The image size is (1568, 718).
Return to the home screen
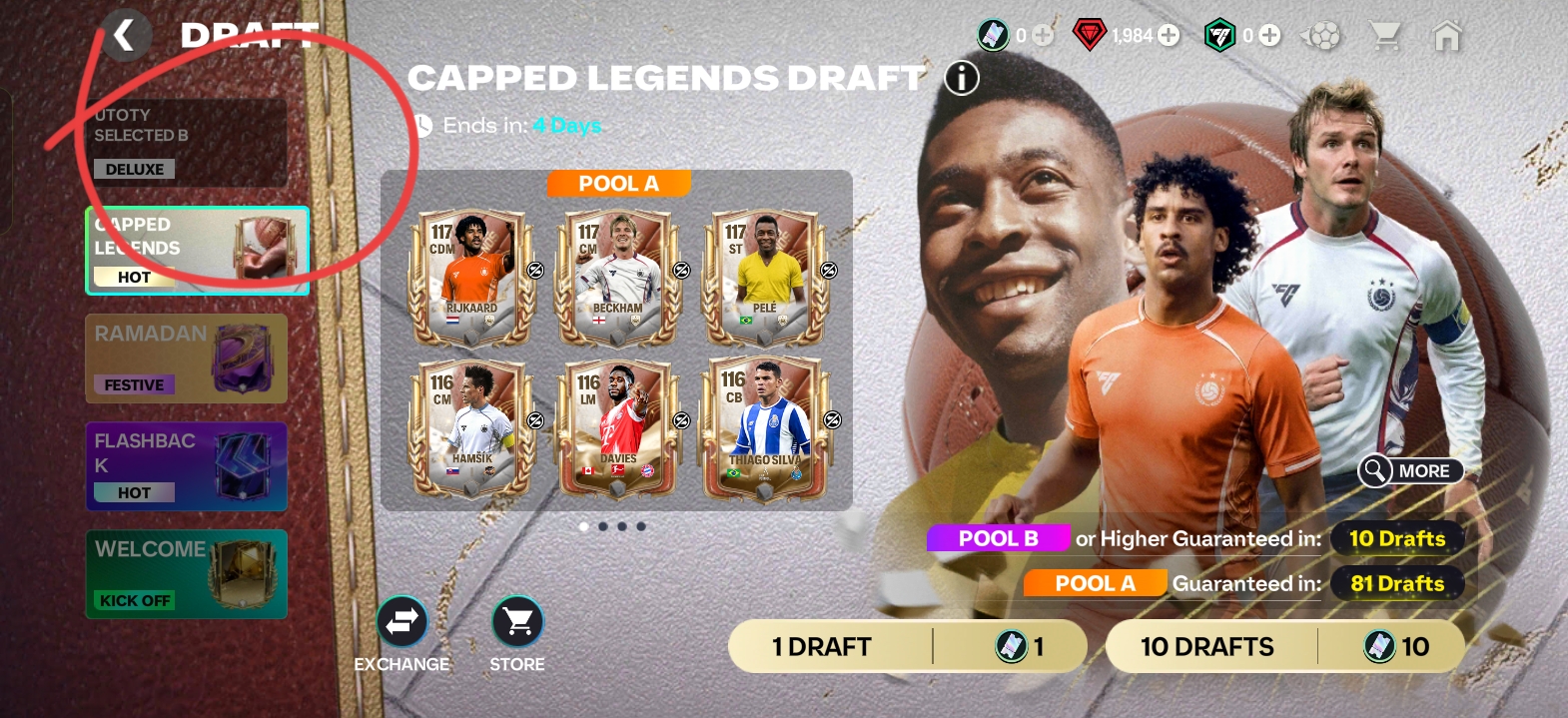(x=1446, y=36)
